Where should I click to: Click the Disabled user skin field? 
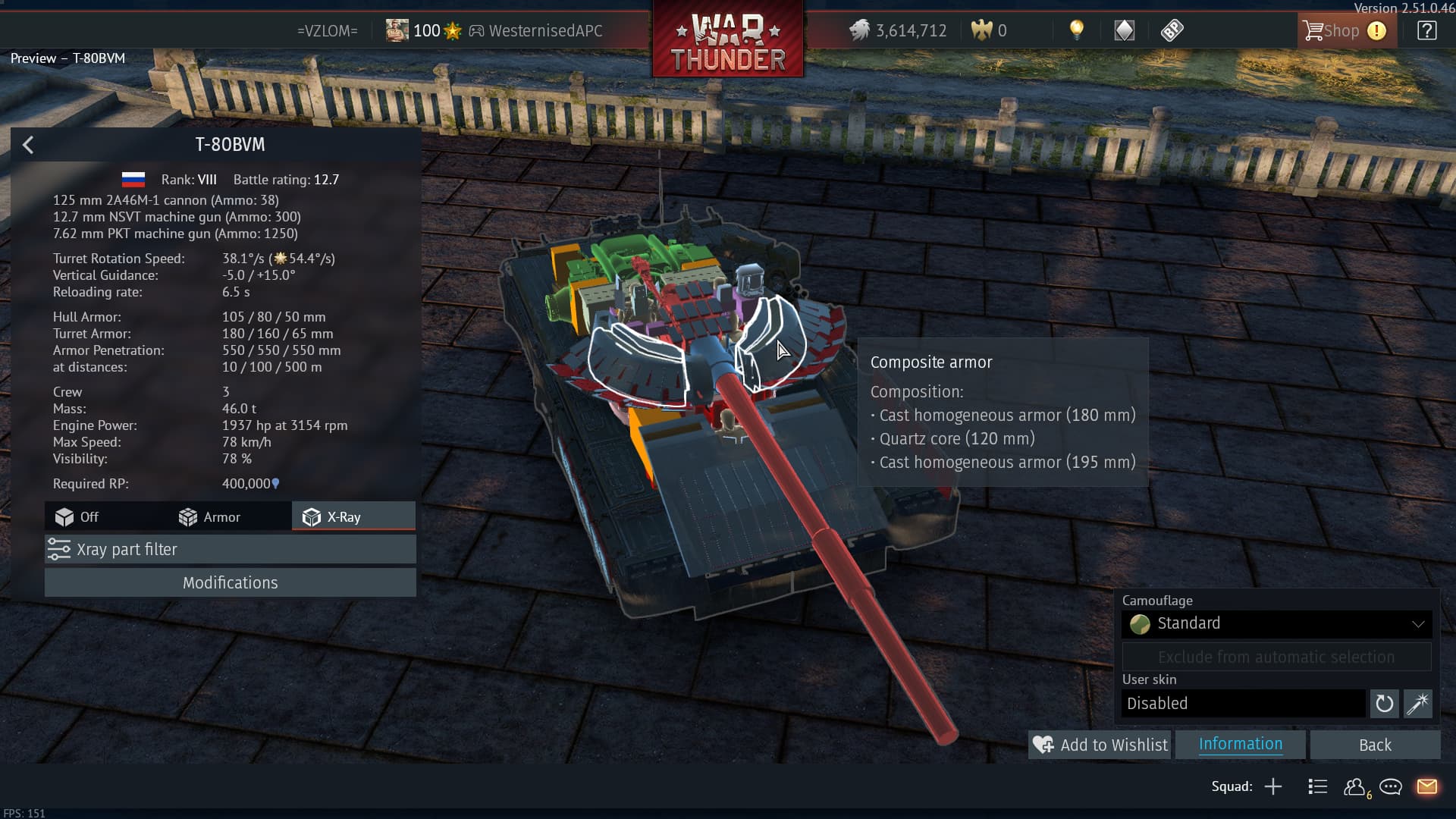[x=1243, y=704]
